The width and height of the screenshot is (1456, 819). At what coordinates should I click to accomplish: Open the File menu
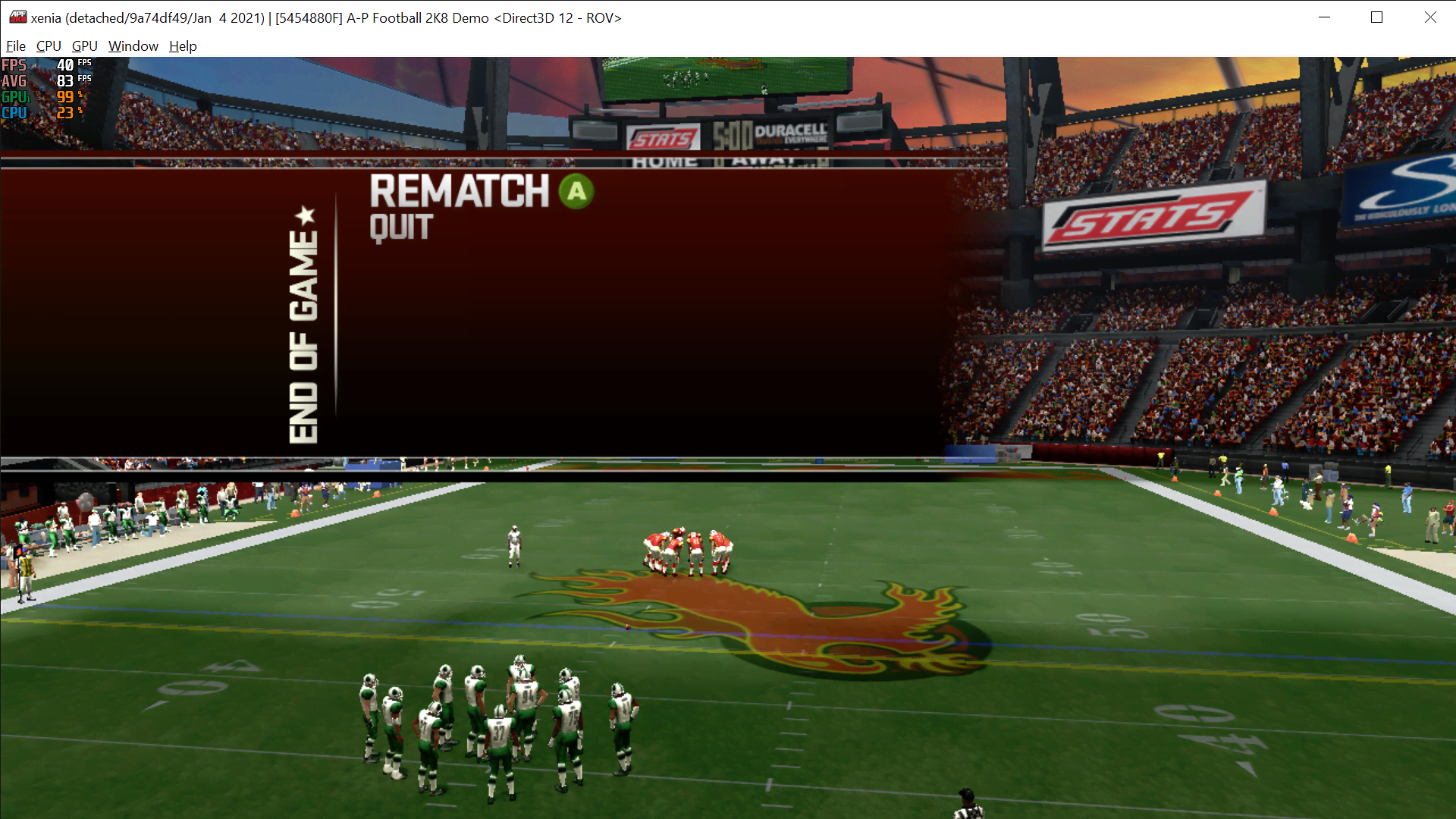click(15, 46)
